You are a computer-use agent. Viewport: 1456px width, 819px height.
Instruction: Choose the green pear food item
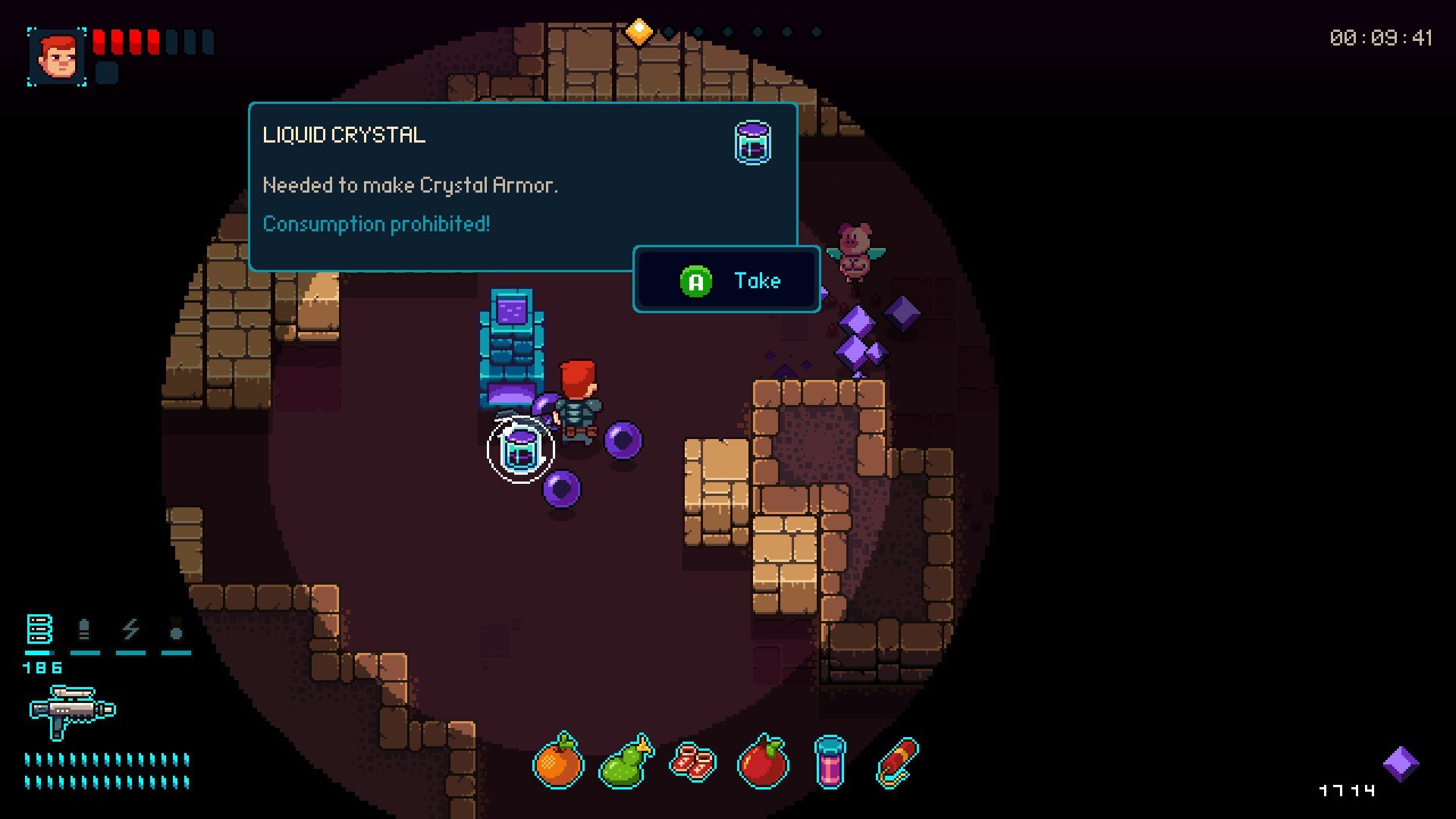click(626, 762)
